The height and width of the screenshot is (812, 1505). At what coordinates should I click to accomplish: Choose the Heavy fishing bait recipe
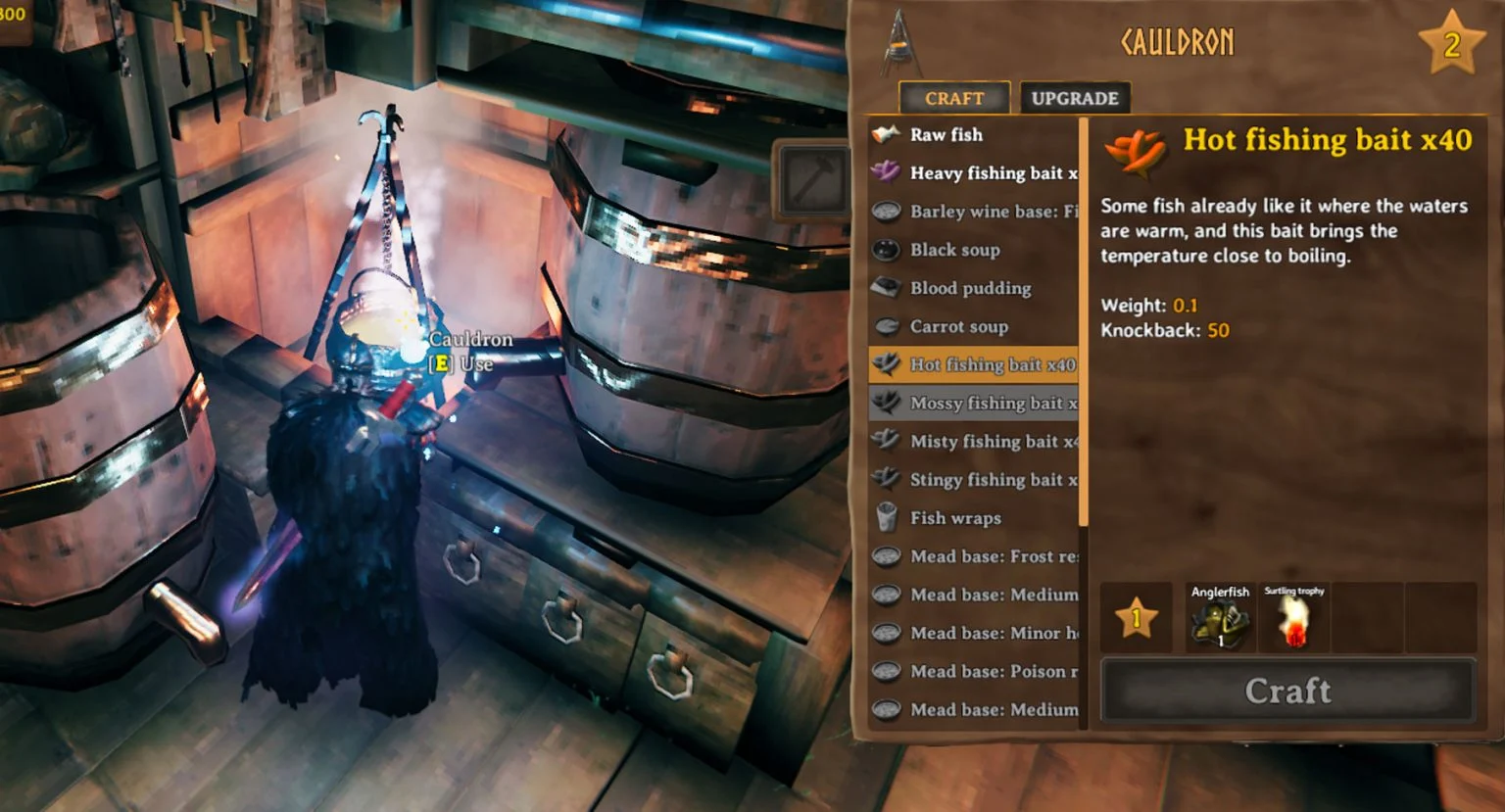[973, 173]
